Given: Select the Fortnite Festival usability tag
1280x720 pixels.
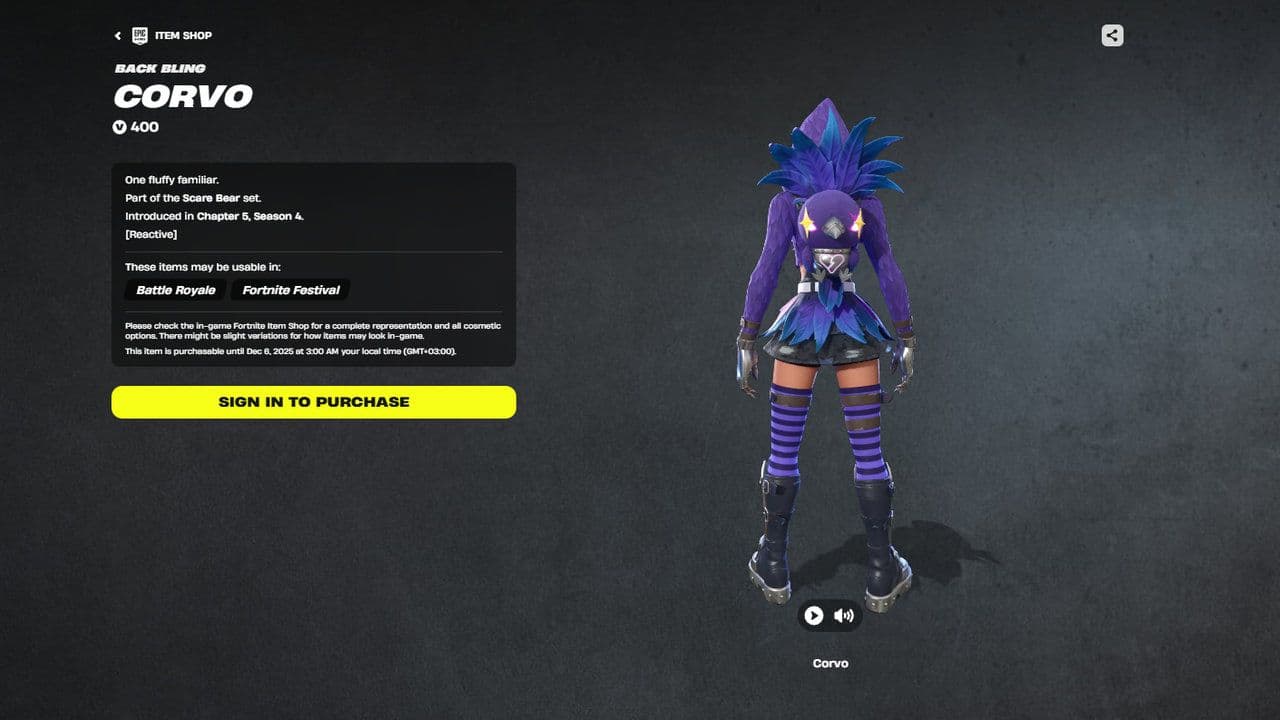Looking at the screenshot, I should pos(289,290).
